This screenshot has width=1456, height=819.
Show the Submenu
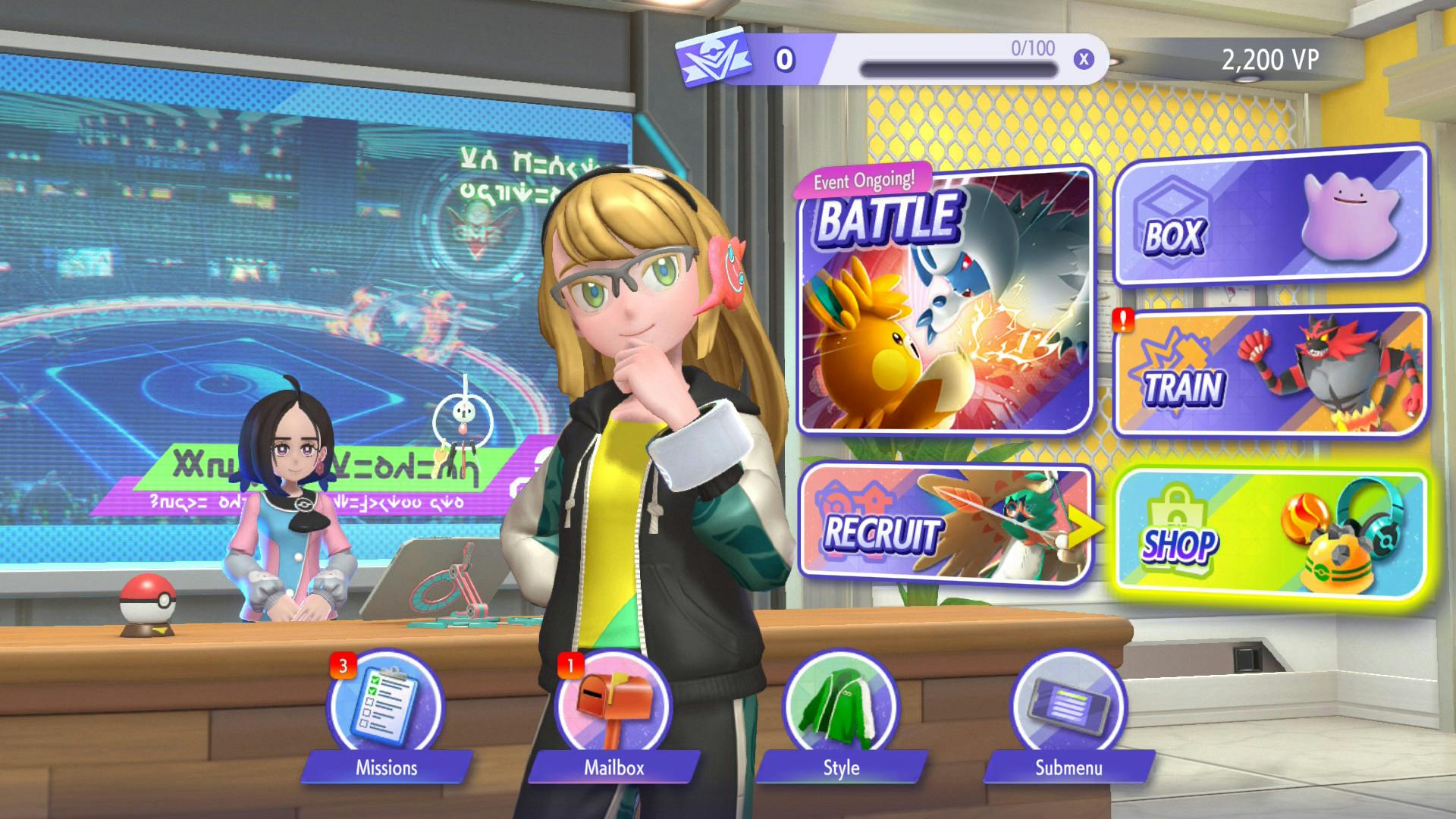tap(1068, 708)
